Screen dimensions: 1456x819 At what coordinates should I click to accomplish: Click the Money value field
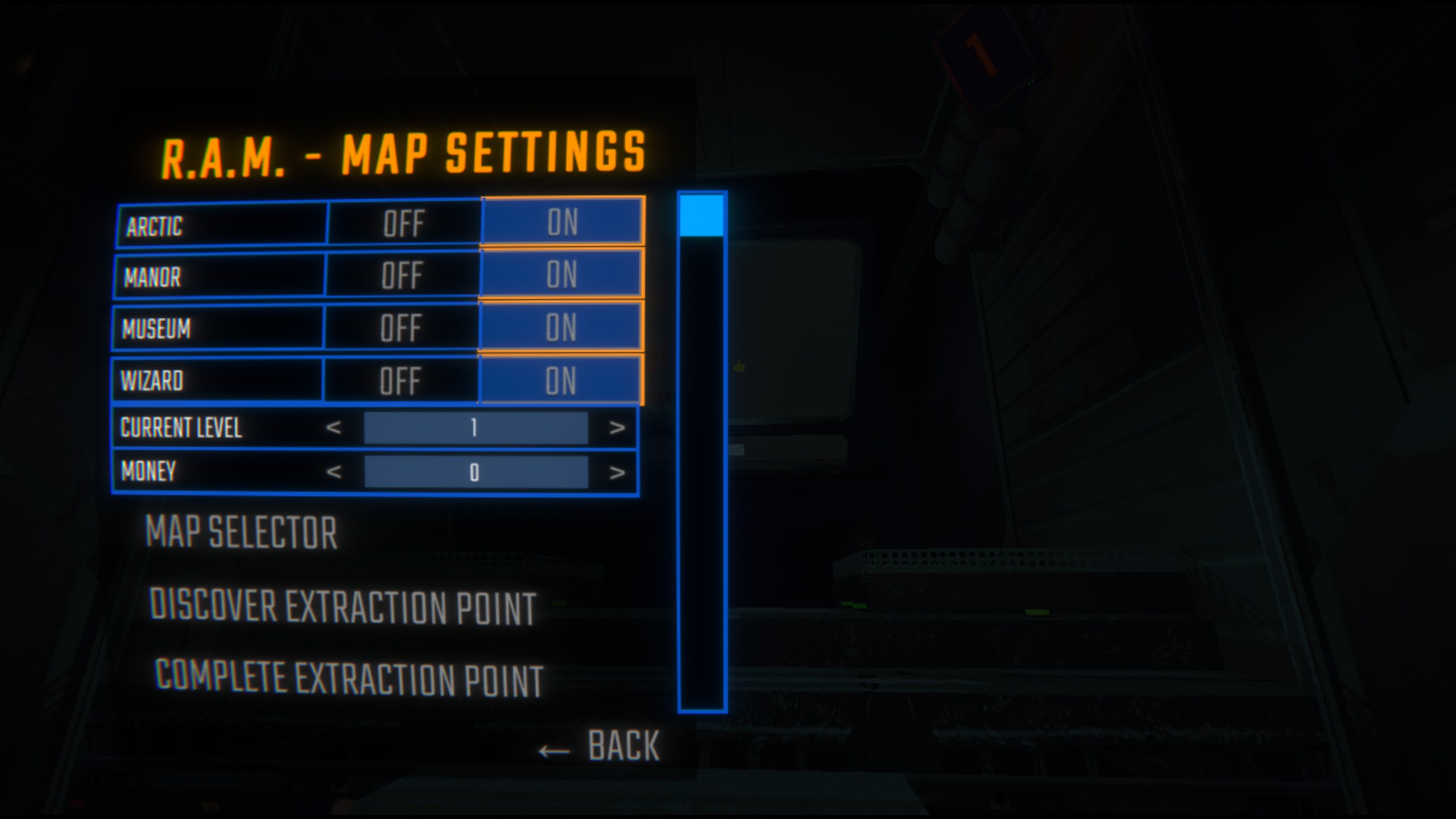pyautogui.click(x=476, y=473)
